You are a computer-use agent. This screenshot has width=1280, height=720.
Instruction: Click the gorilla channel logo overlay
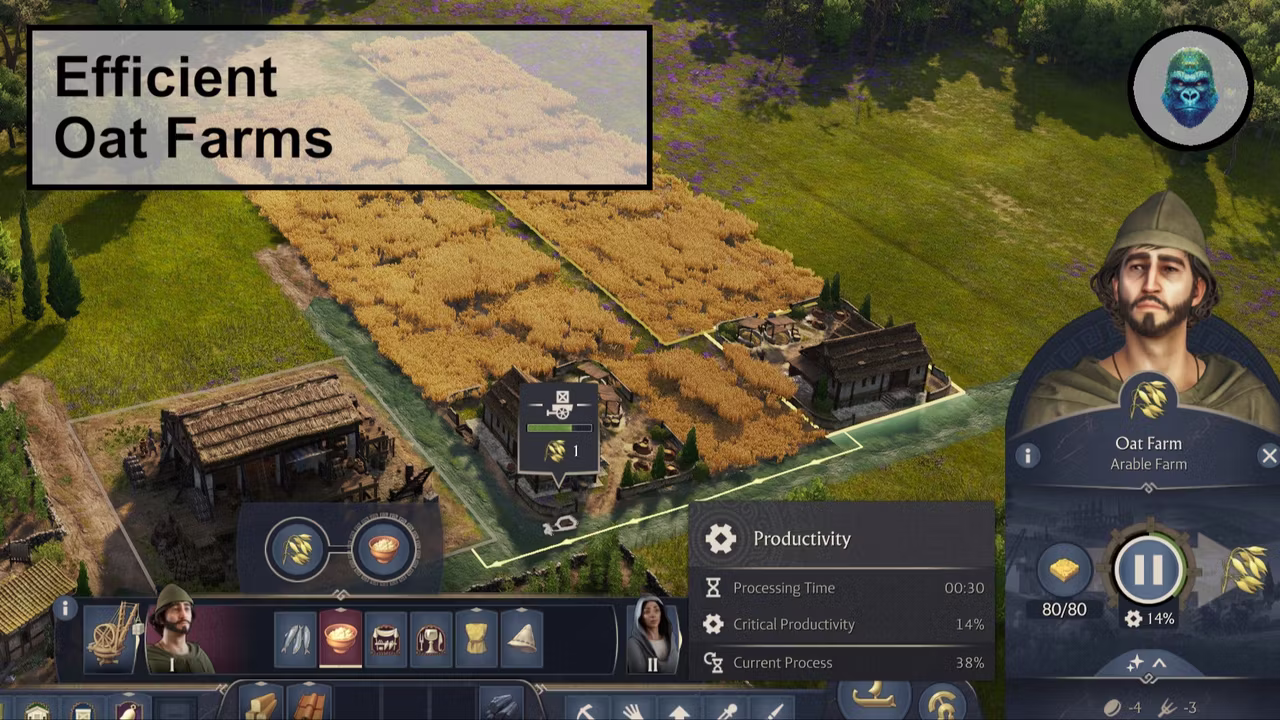tap(1190, 89)
